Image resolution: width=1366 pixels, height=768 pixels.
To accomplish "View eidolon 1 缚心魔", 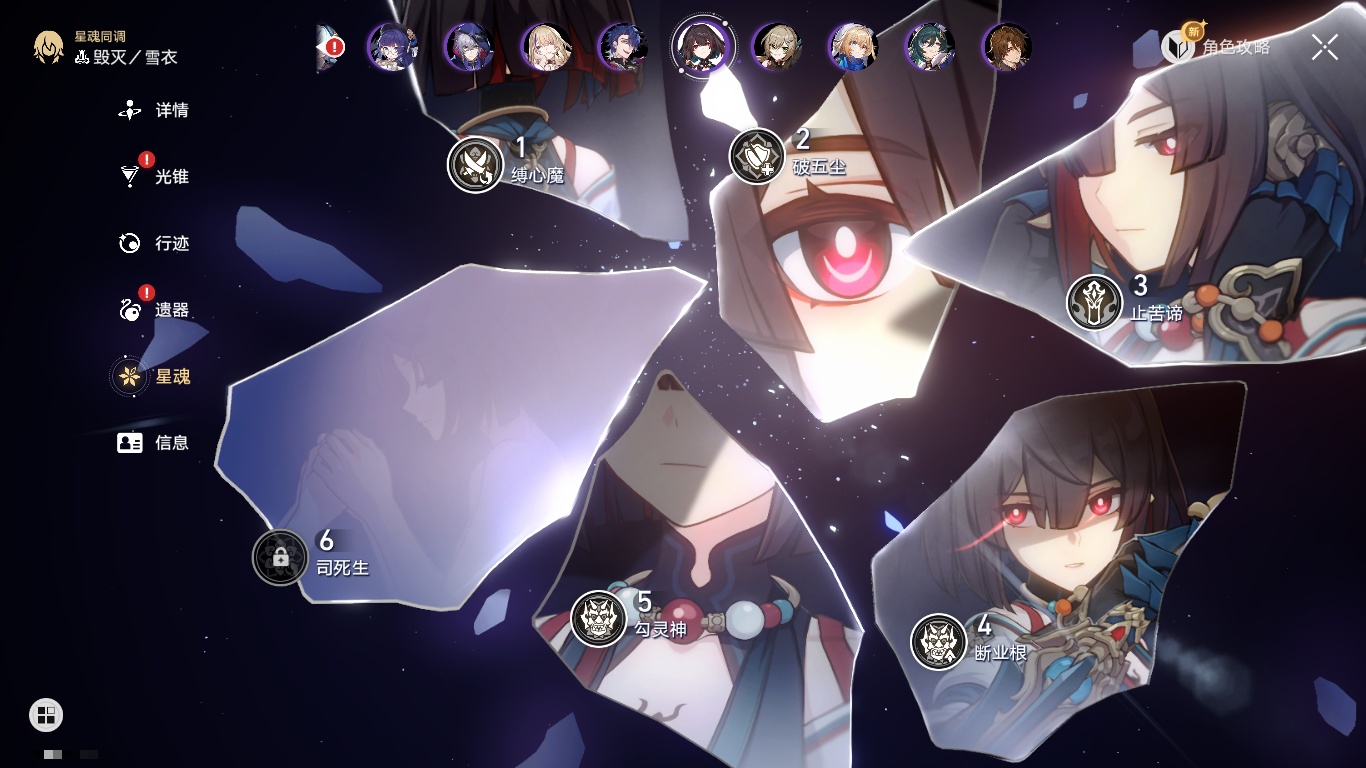I will pos(475,164).
